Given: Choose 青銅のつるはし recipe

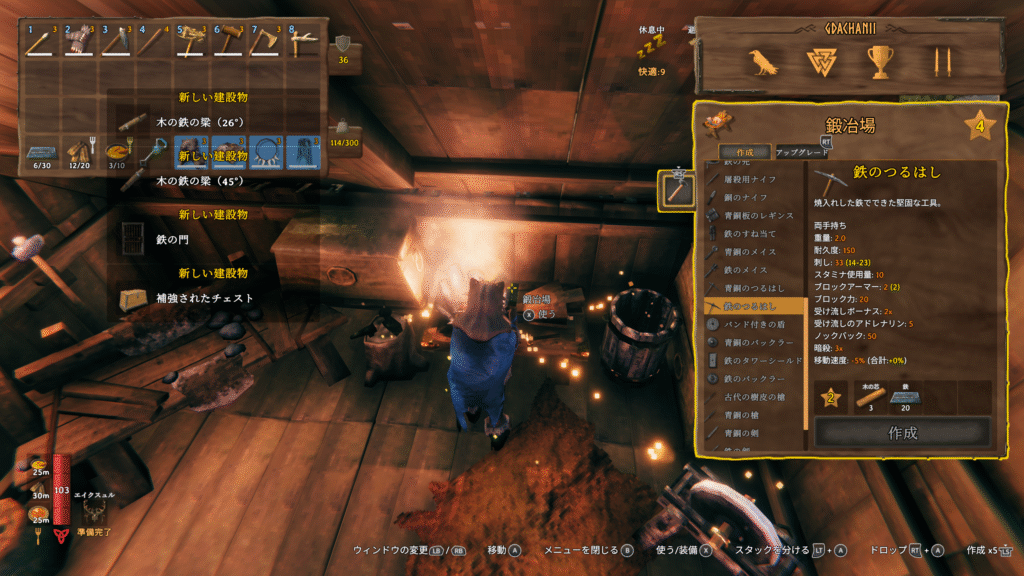Looking at the screenshot, I should pyautogui.click(x=755, y=287).
